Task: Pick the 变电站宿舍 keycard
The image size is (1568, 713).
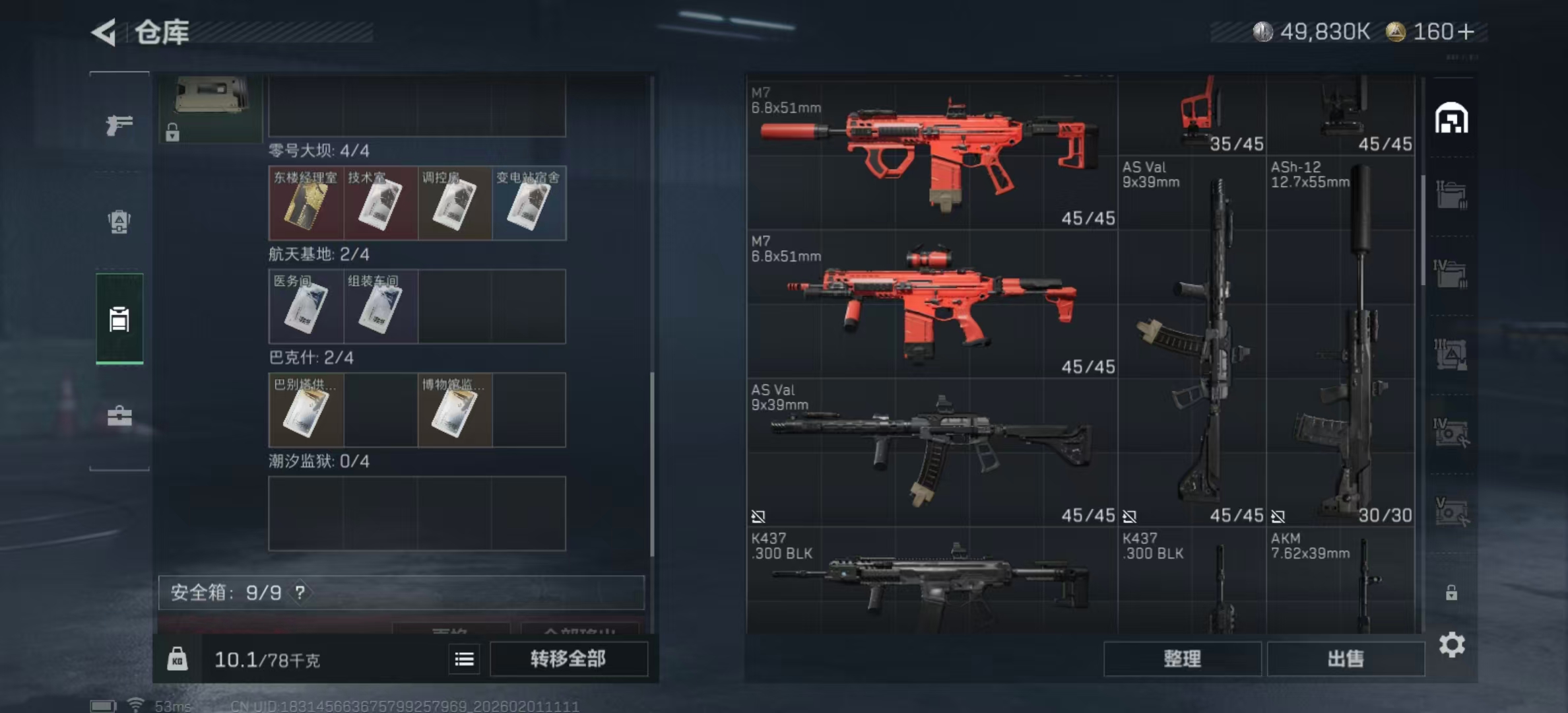Action: [529, 203]
